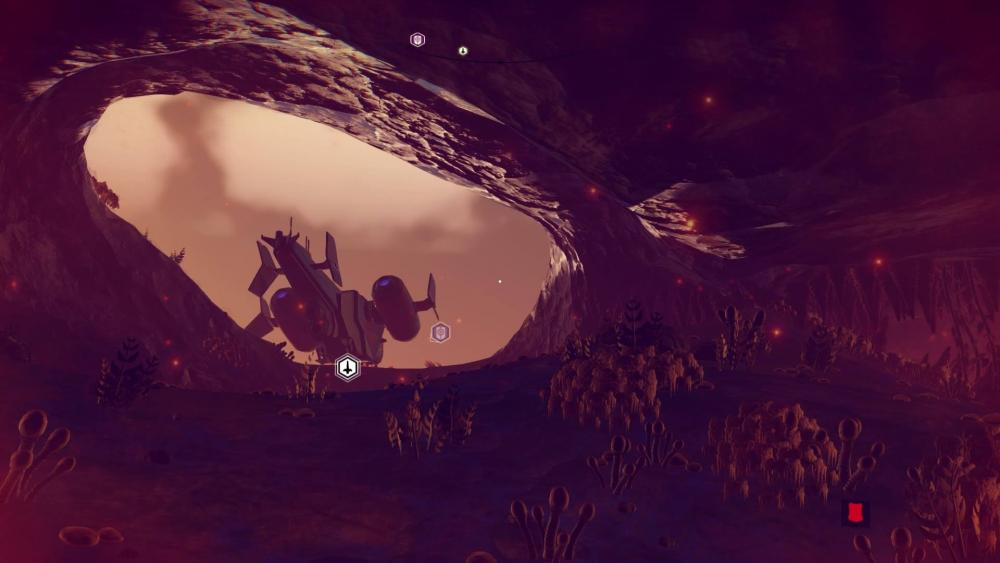Click the small green compass marker
The width and height of the screenshot is (1000, 563).
pyautogui.click(x=463, y=50)
